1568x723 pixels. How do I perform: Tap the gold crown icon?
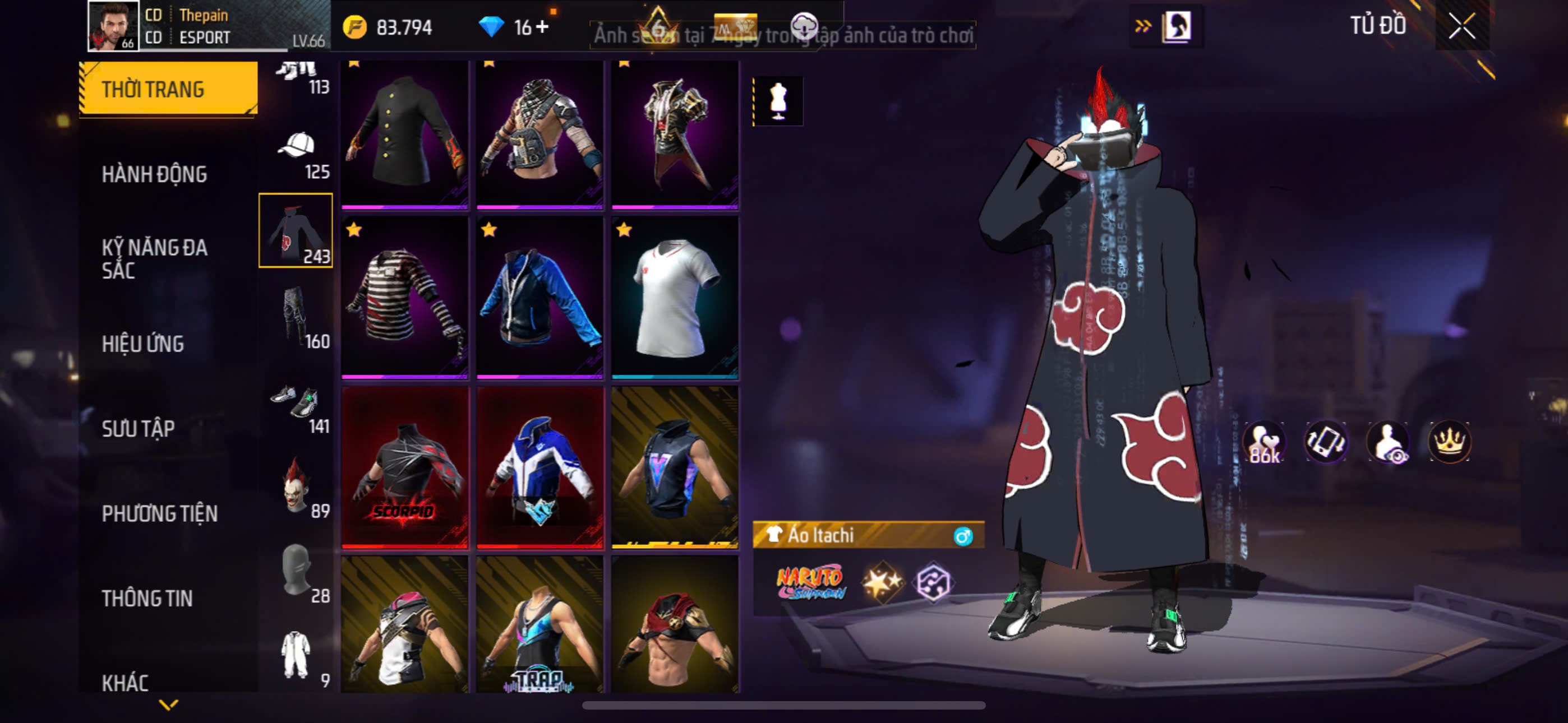coord(1449,441)
